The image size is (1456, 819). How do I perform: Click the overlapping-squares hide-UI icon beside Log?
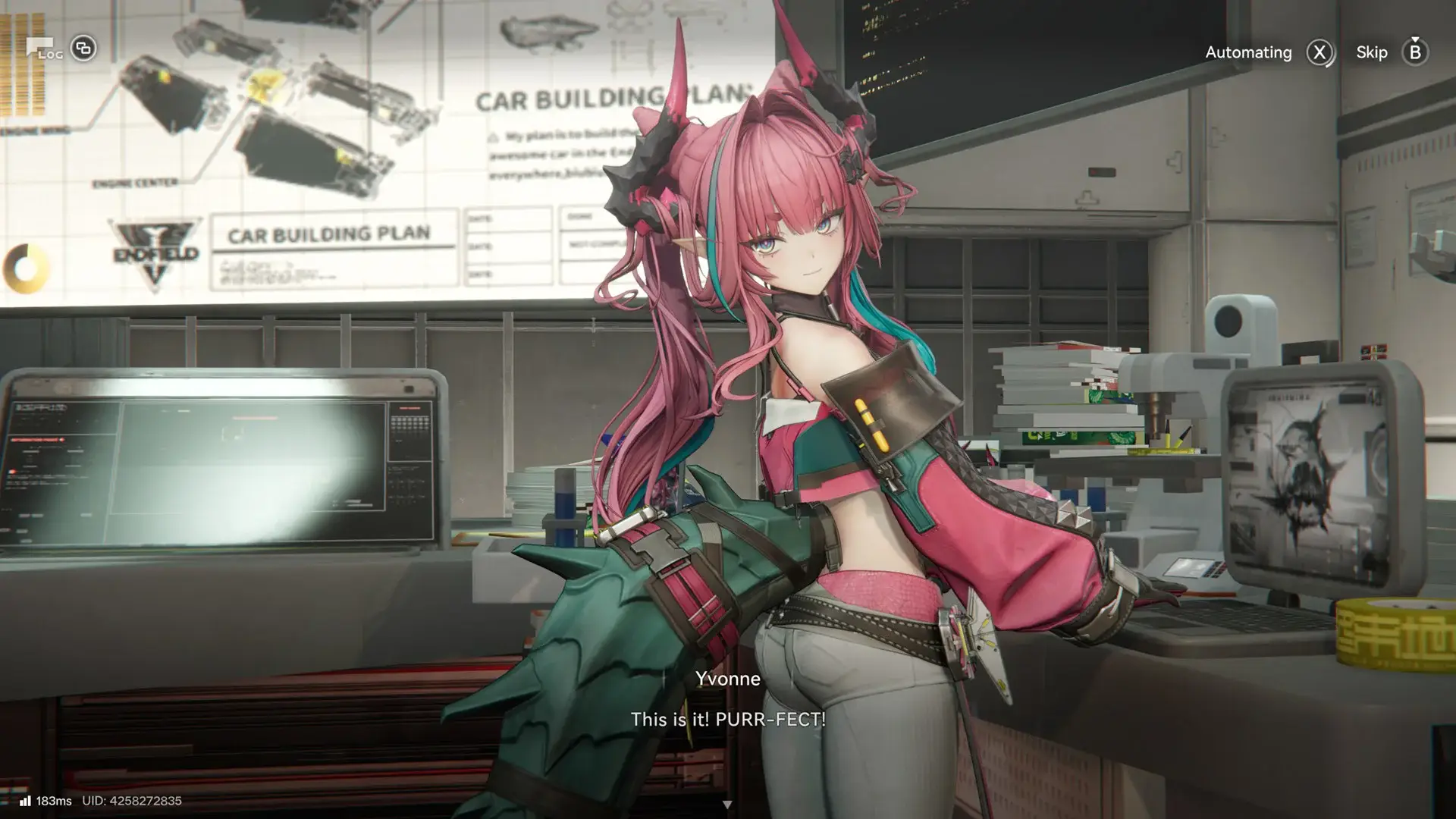pos(82,49)
